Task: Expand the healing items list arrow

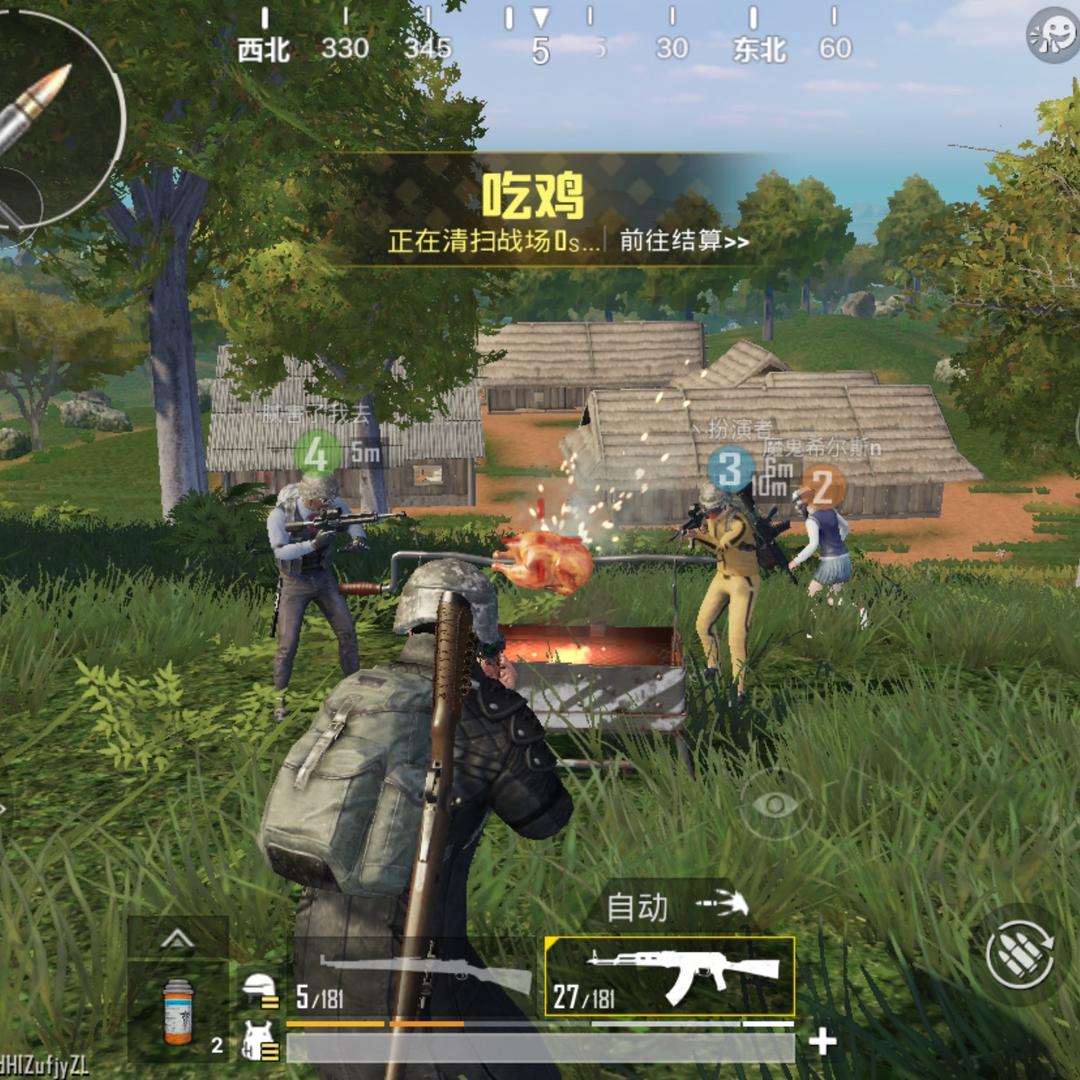Action: pos(177,938)
